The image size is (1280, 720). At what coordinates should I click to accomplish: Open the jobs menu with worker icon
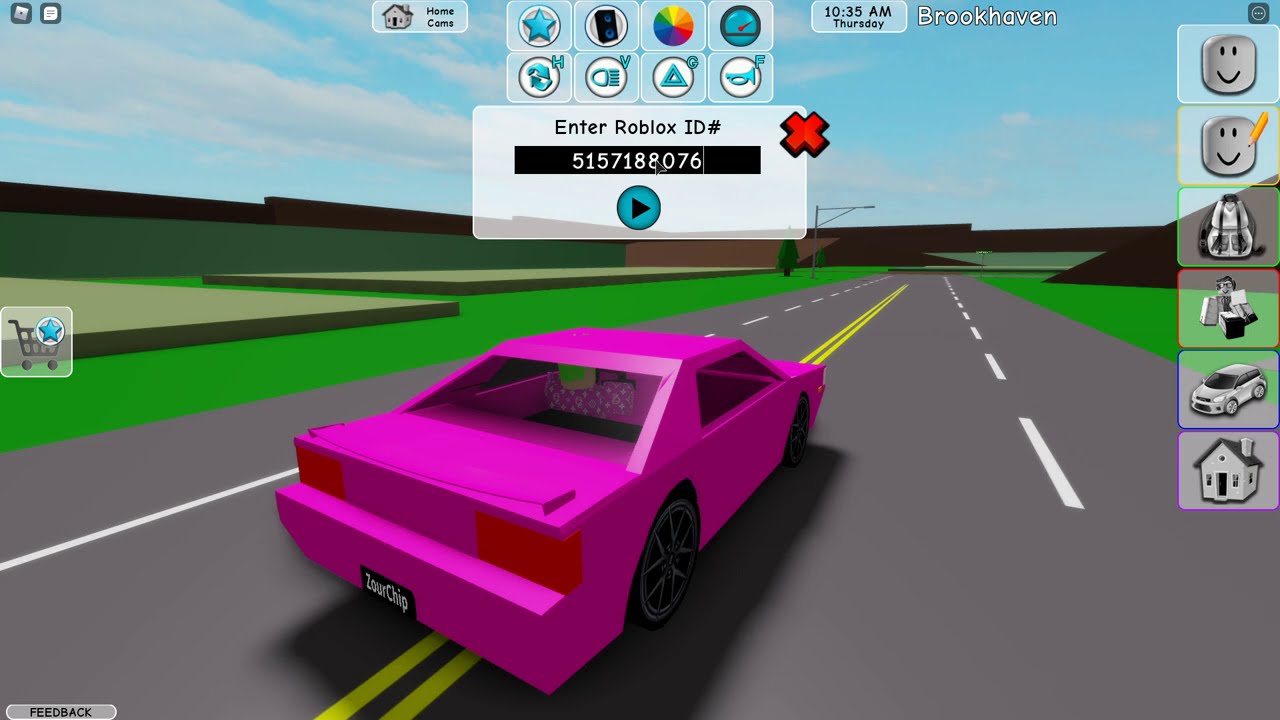click(x=1228, y=309)
